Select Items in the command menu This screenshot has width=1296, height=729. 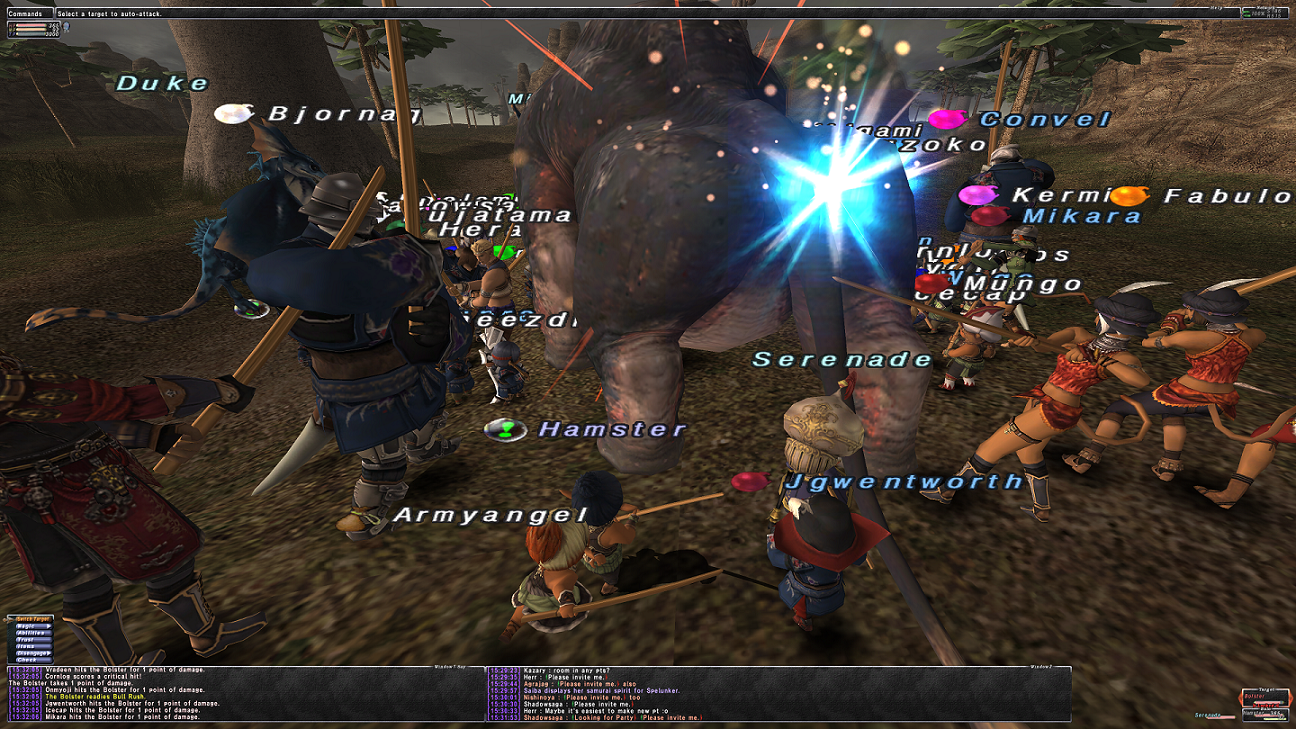point(28,647)
